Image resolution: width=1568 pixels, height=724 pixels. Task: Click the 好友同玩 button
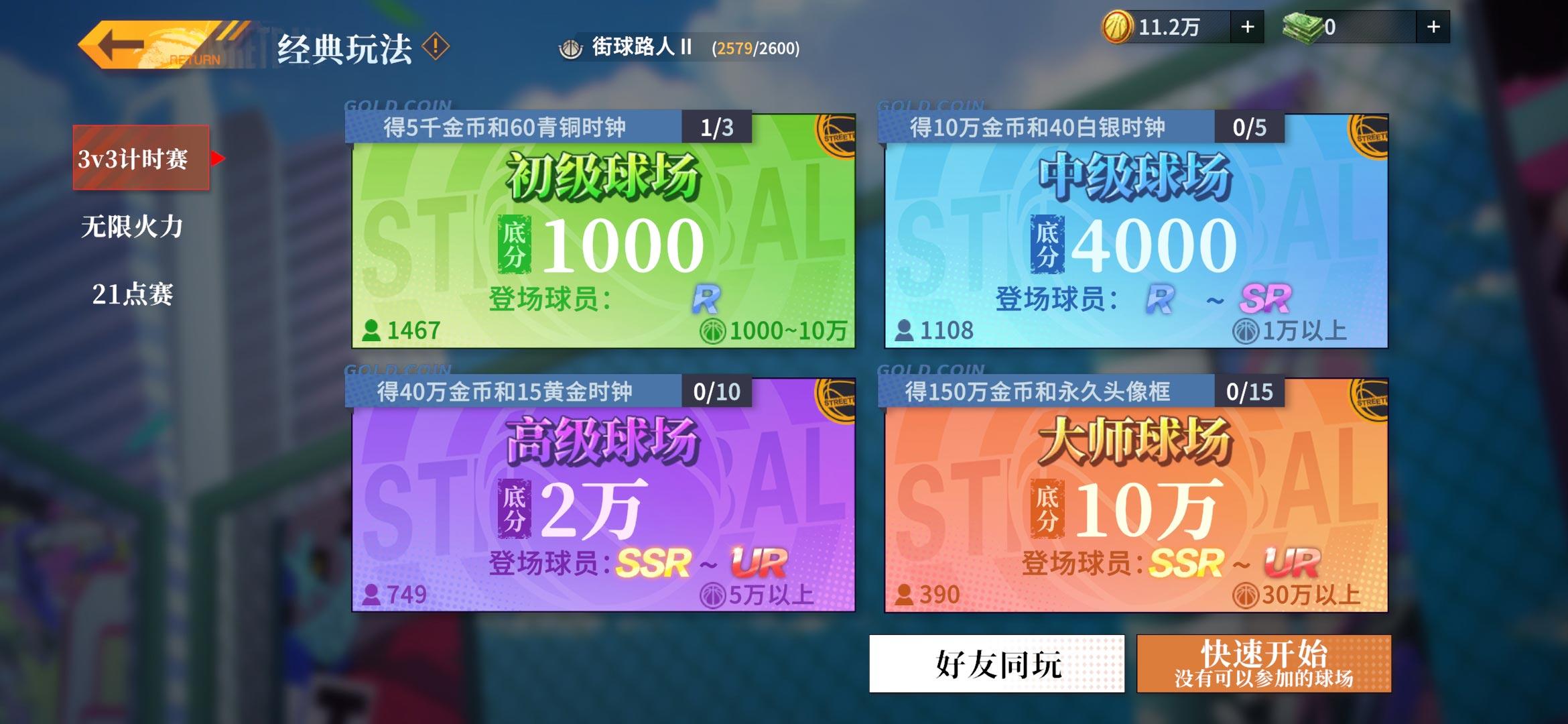pyautogui.click(x=997, y=664)
